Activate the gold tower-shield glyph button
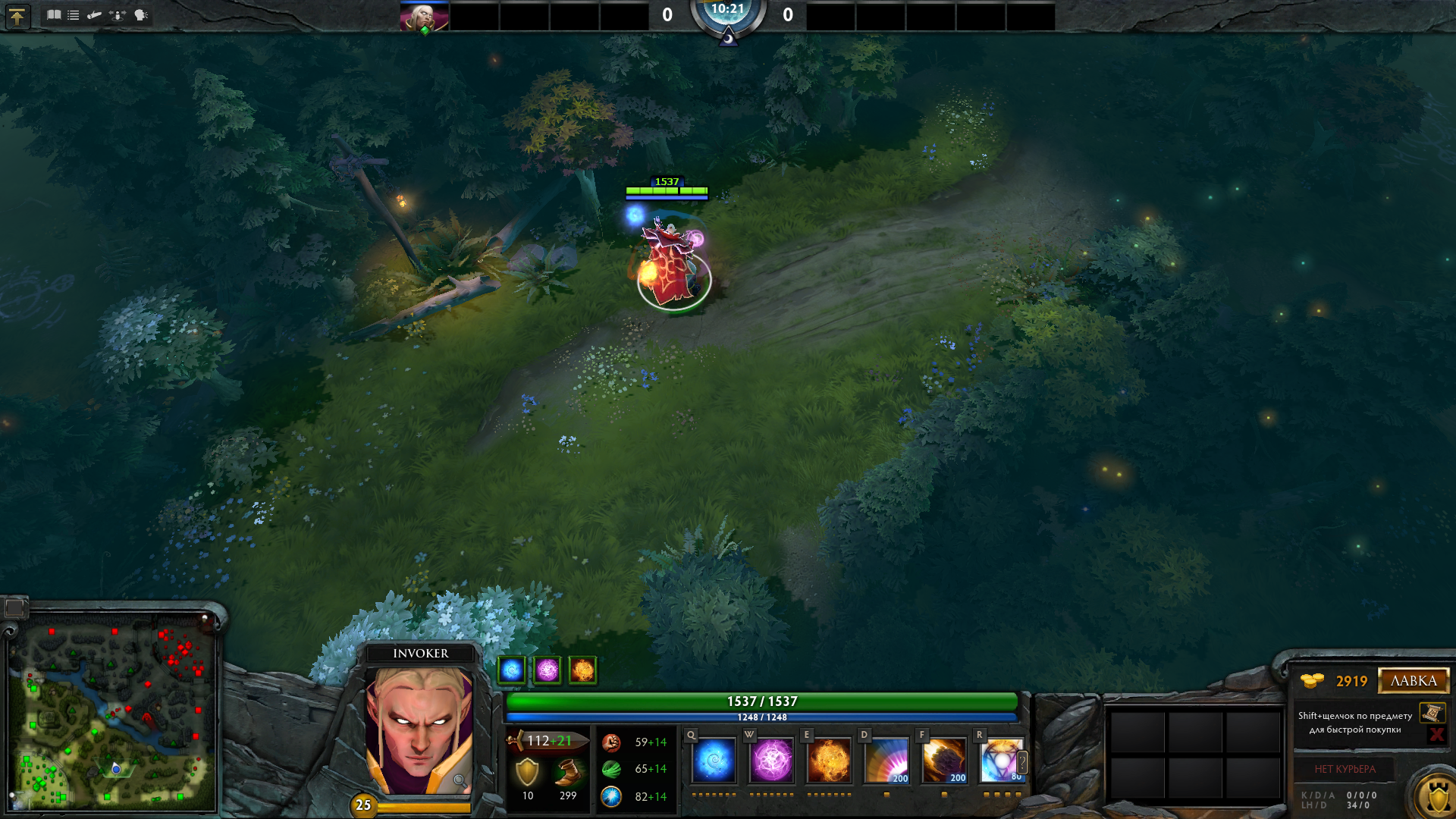The height and width of the screenshot is (819, 1456). click(1437, 796)
